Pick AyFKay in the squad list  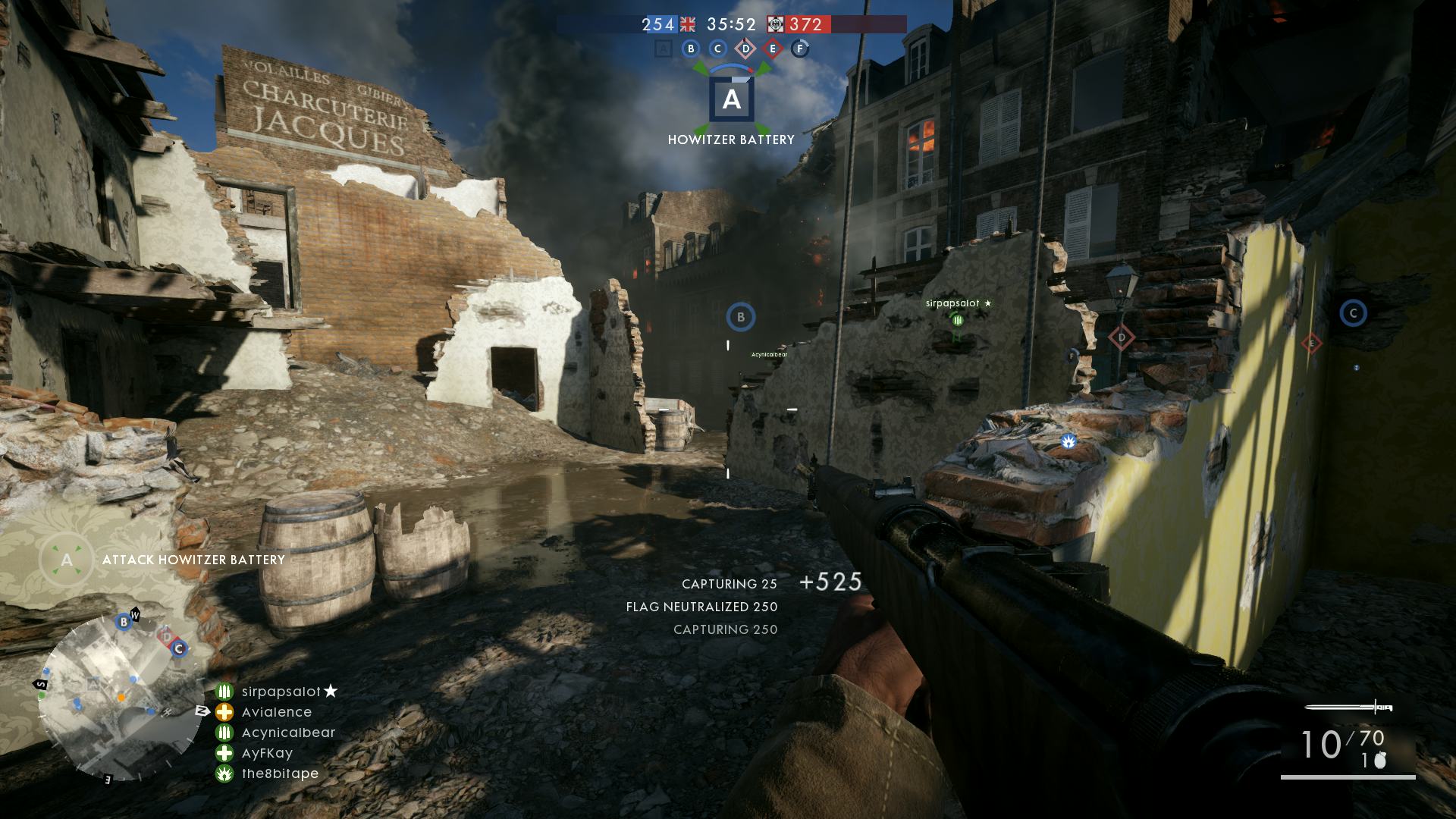pos(267,753)
